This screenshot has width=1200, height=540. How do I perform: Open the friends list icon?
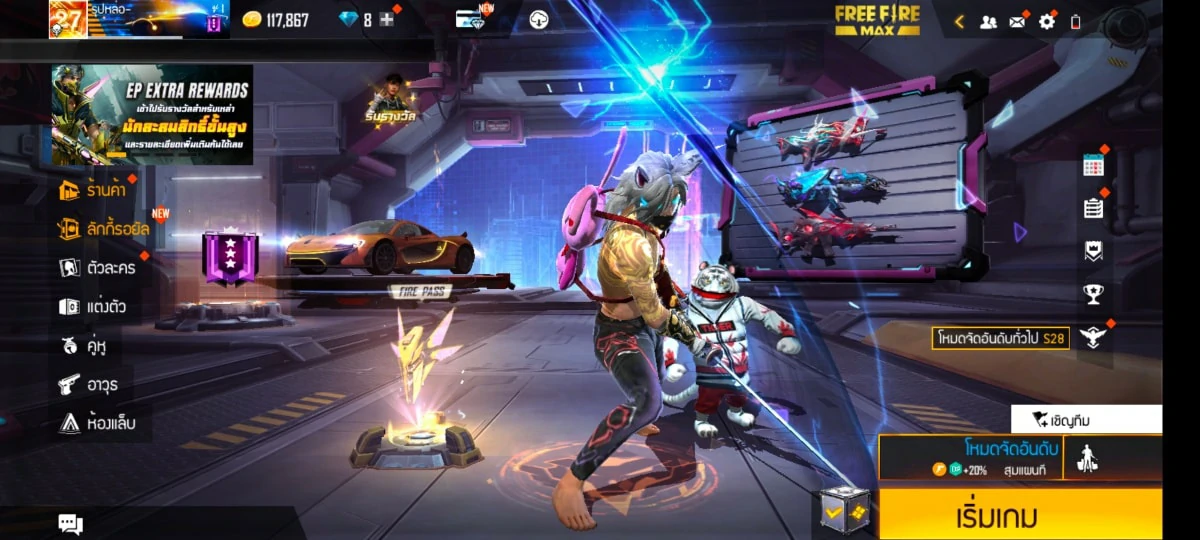coord(988,21)
